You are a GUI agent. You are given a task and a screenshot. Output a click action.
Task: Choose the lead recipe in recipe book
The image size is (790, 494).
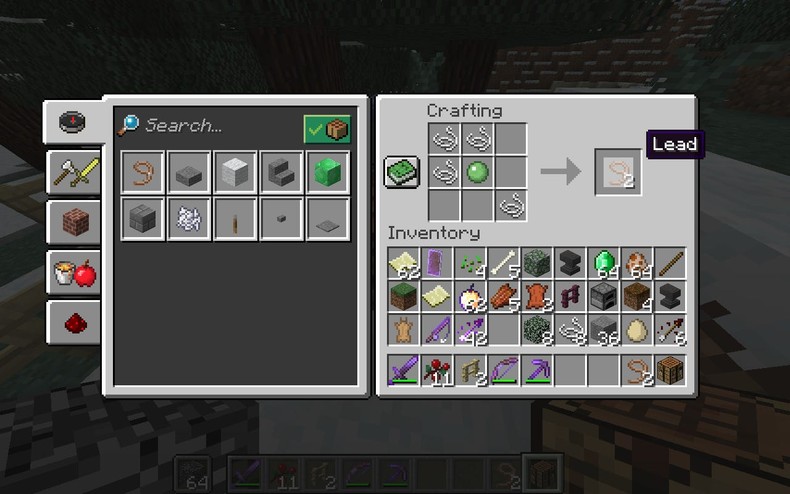click(143, 172)
